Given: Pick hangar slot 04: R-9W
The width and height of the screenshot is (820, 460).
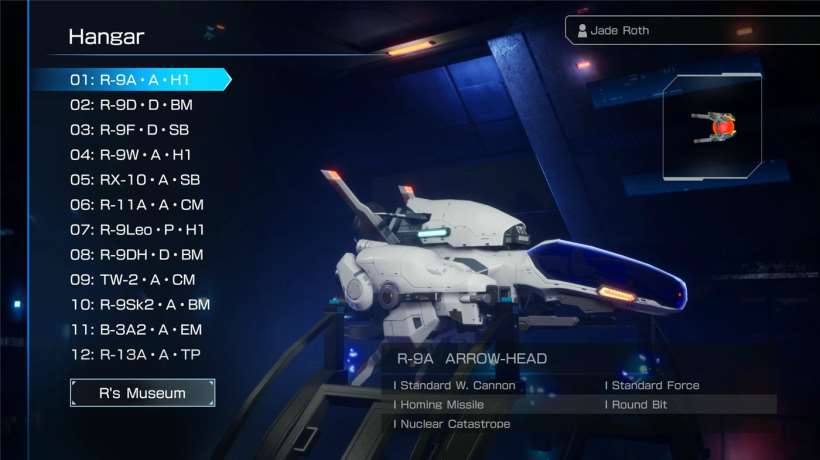Looking at the screenshot, I should 131,155.
